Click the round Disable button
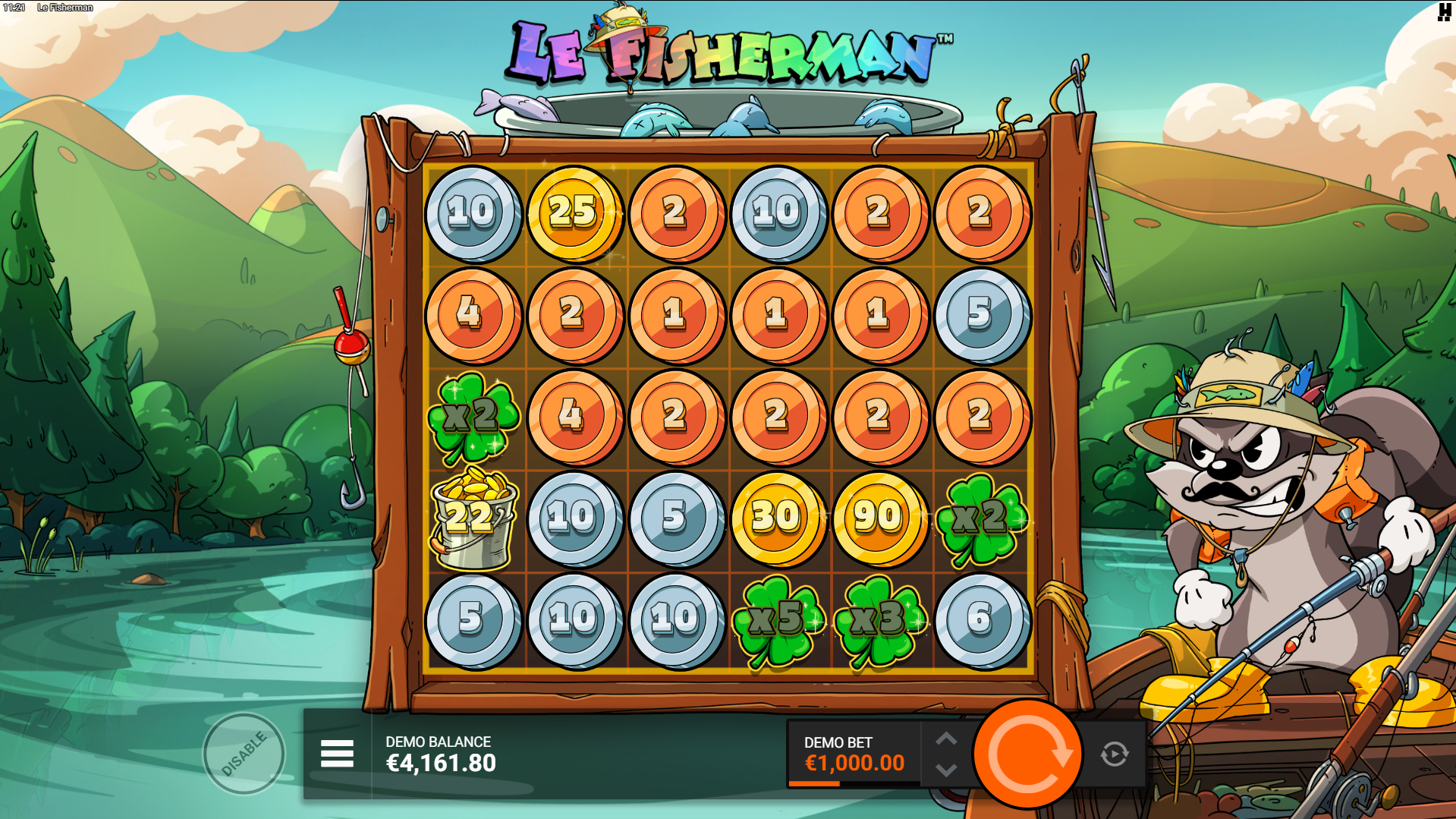The height and width of the screenshot is (819, 1456). tap(244, 754)
